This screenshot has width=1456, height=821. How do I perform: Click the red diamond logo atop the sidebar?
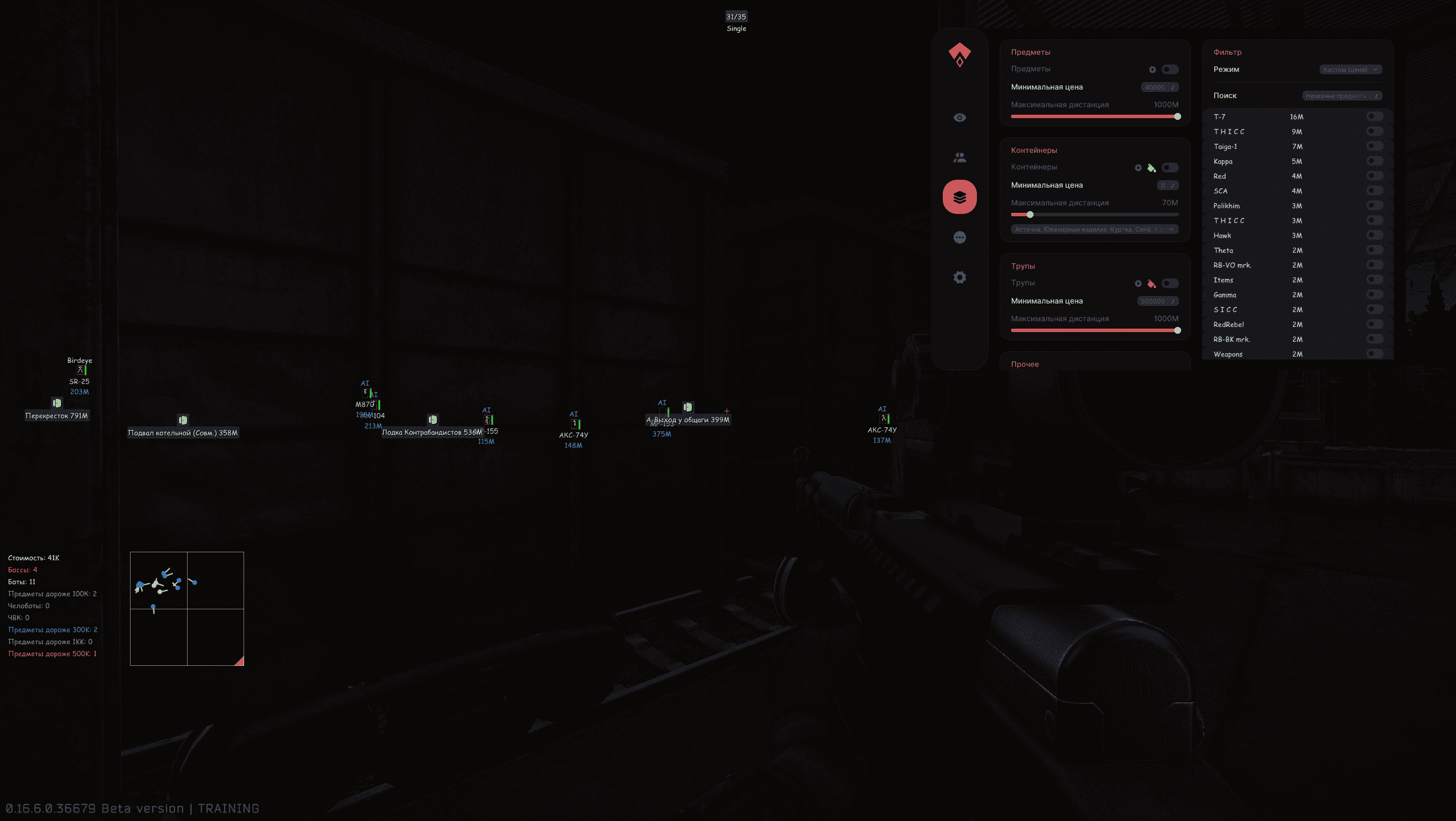click(960, 54)
